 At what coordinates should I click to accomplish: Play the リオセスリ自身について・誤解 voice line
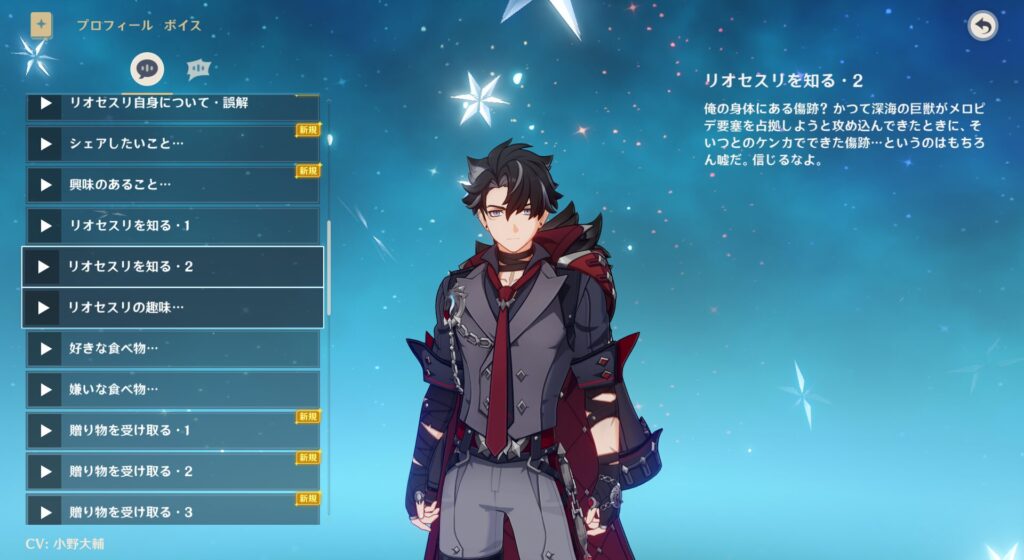click(45, 103)
